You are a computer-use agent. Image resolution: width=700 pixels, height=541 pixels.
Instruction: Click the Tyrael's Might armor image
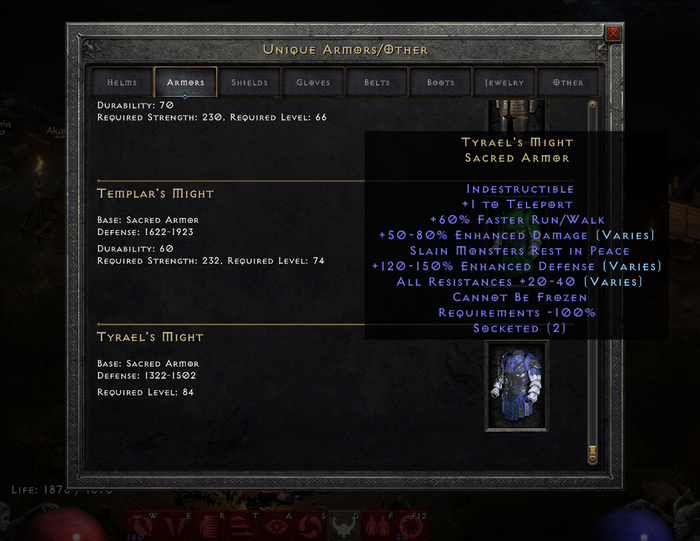tap(516, 385)
